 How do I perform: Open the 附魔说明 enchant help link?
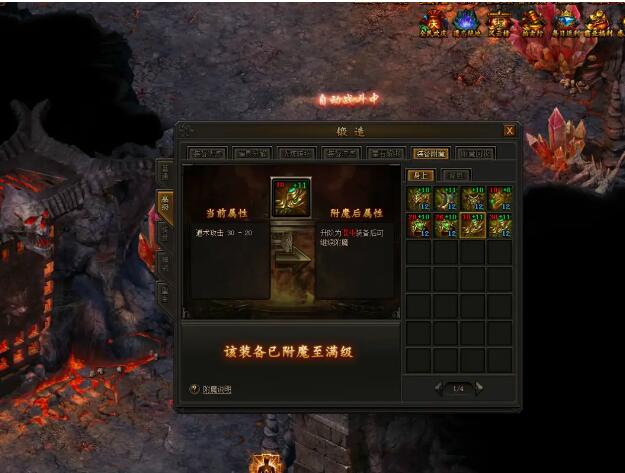[211, 389]
